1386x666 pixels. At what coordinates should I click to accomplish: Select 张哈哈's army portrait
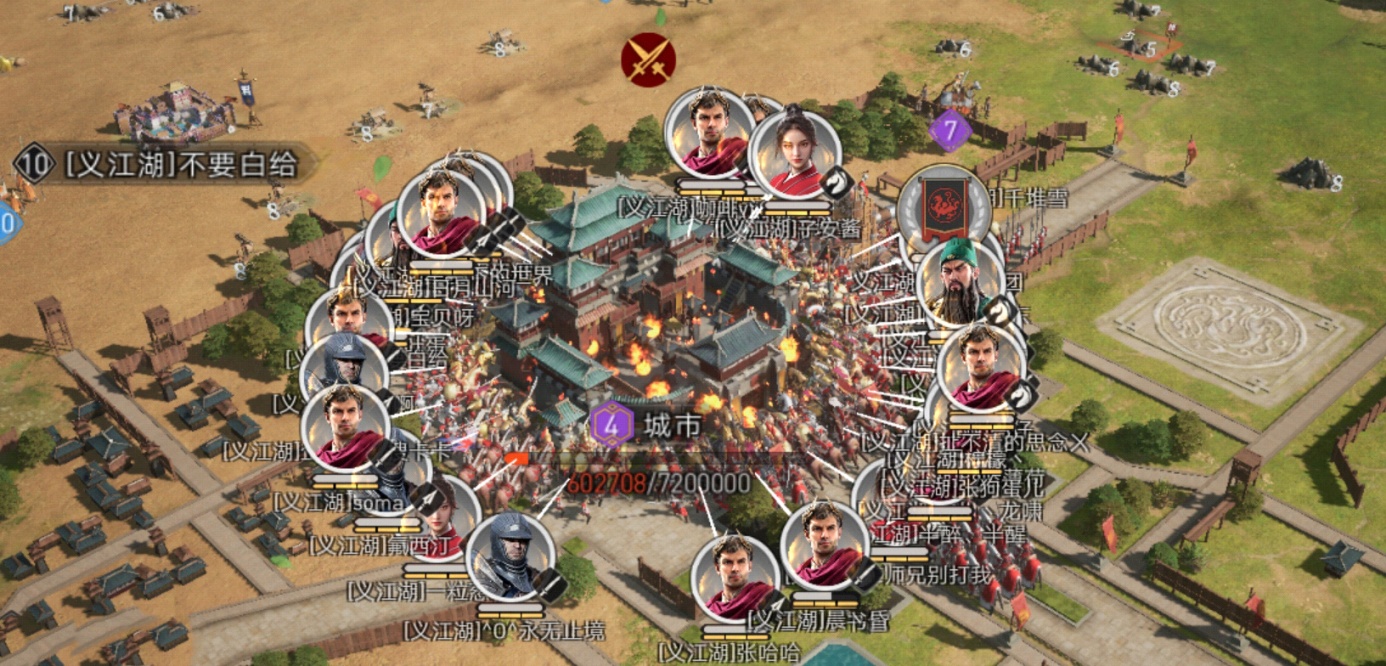pos(734,580)
